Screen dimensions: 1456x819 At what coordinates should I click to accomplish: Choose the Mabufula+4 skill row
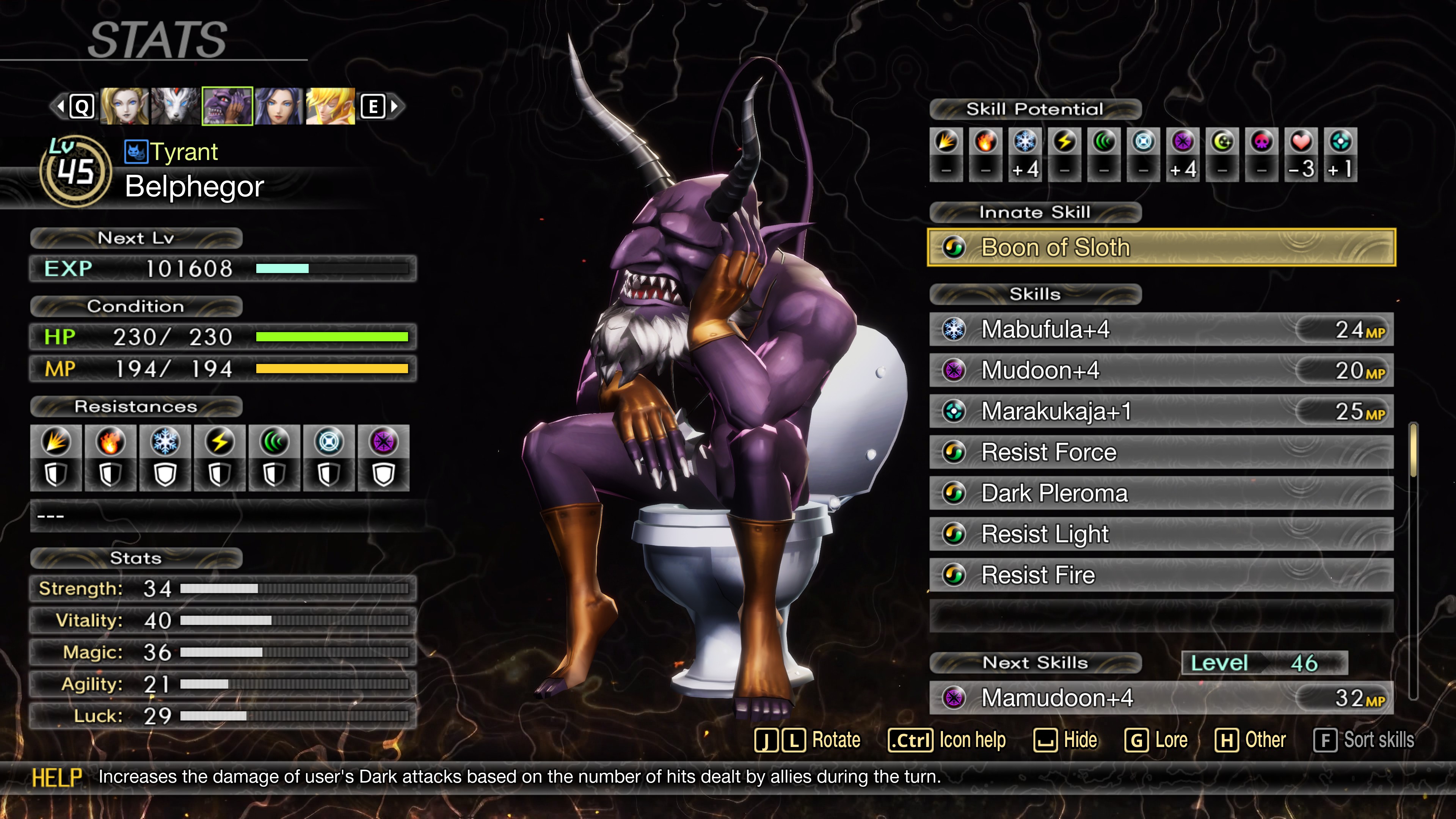click(x=1161, y=329)
